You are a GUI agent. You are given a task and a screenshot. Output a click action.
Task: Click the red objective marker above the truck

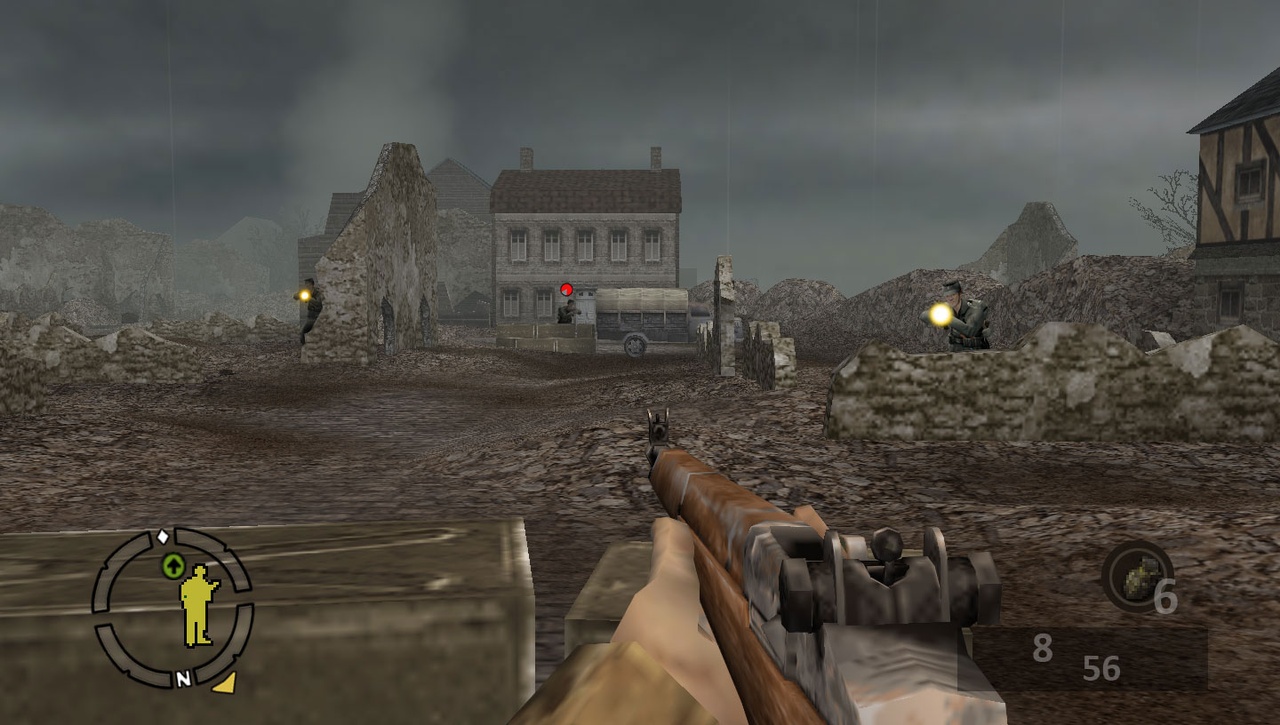(566, 289)
